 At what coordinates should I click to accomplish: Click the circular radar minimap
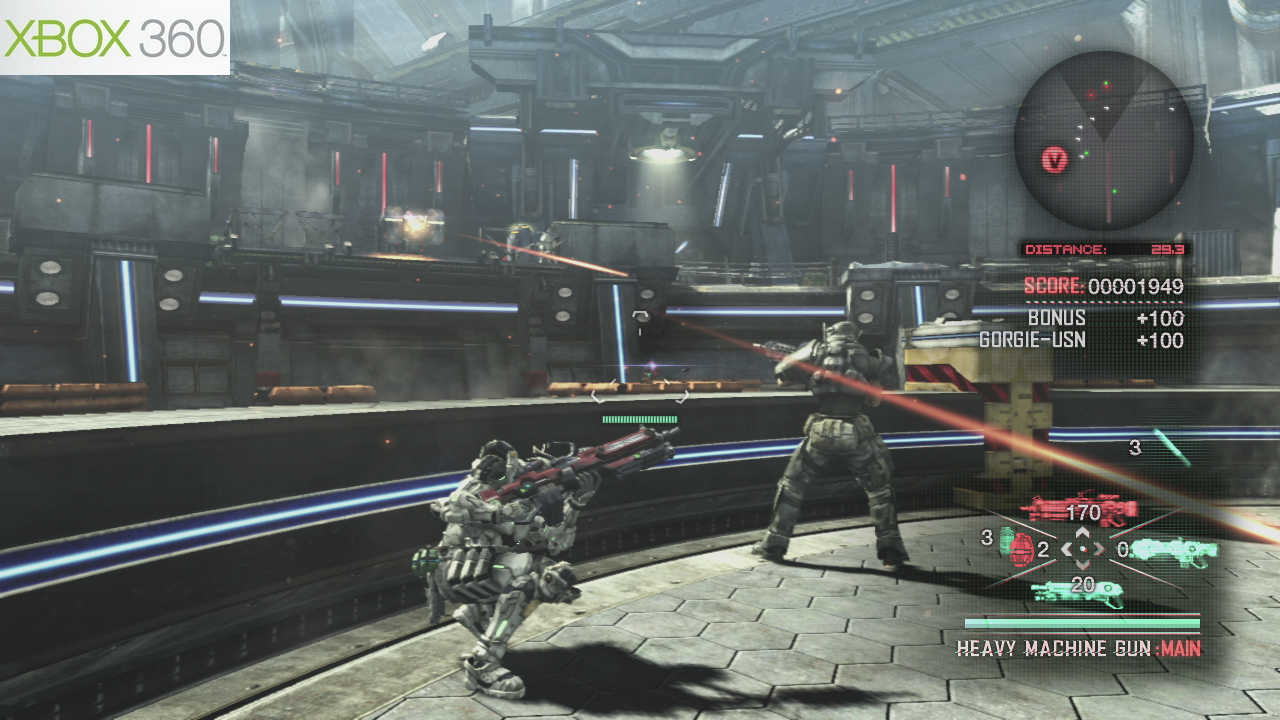point(1103,140)
